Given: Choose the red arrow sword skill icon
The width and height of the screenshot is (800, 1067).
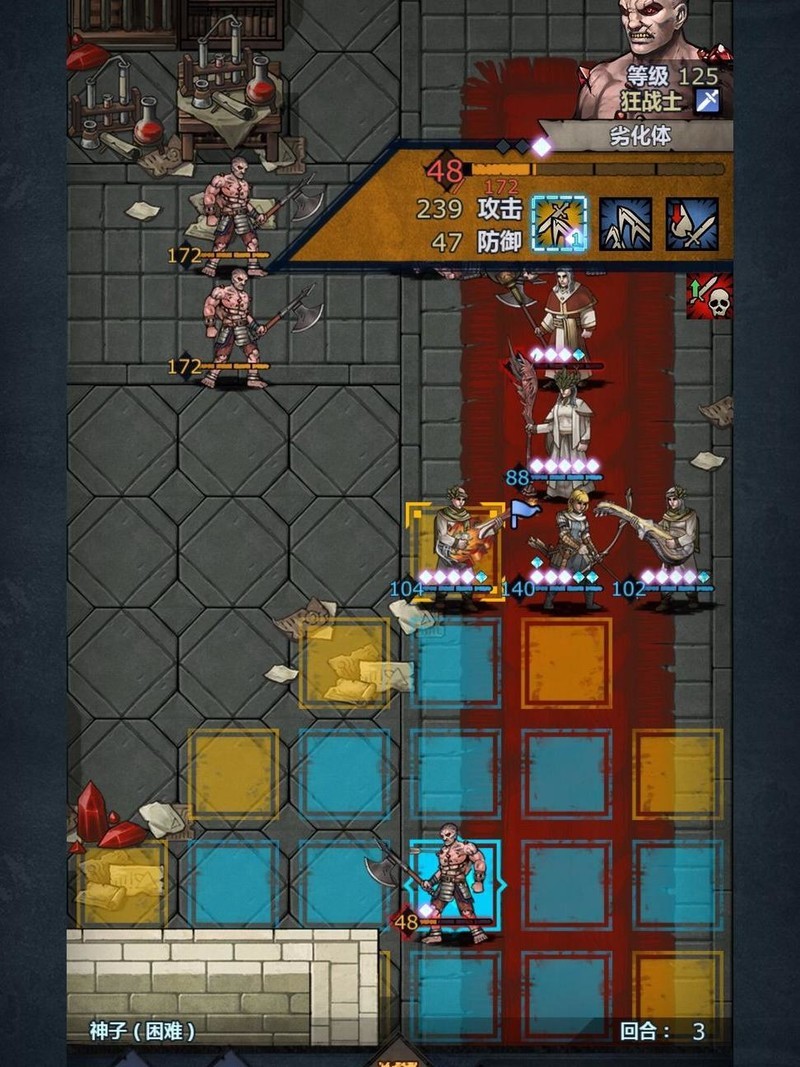Looking at the screenshot, I should 692,223.
